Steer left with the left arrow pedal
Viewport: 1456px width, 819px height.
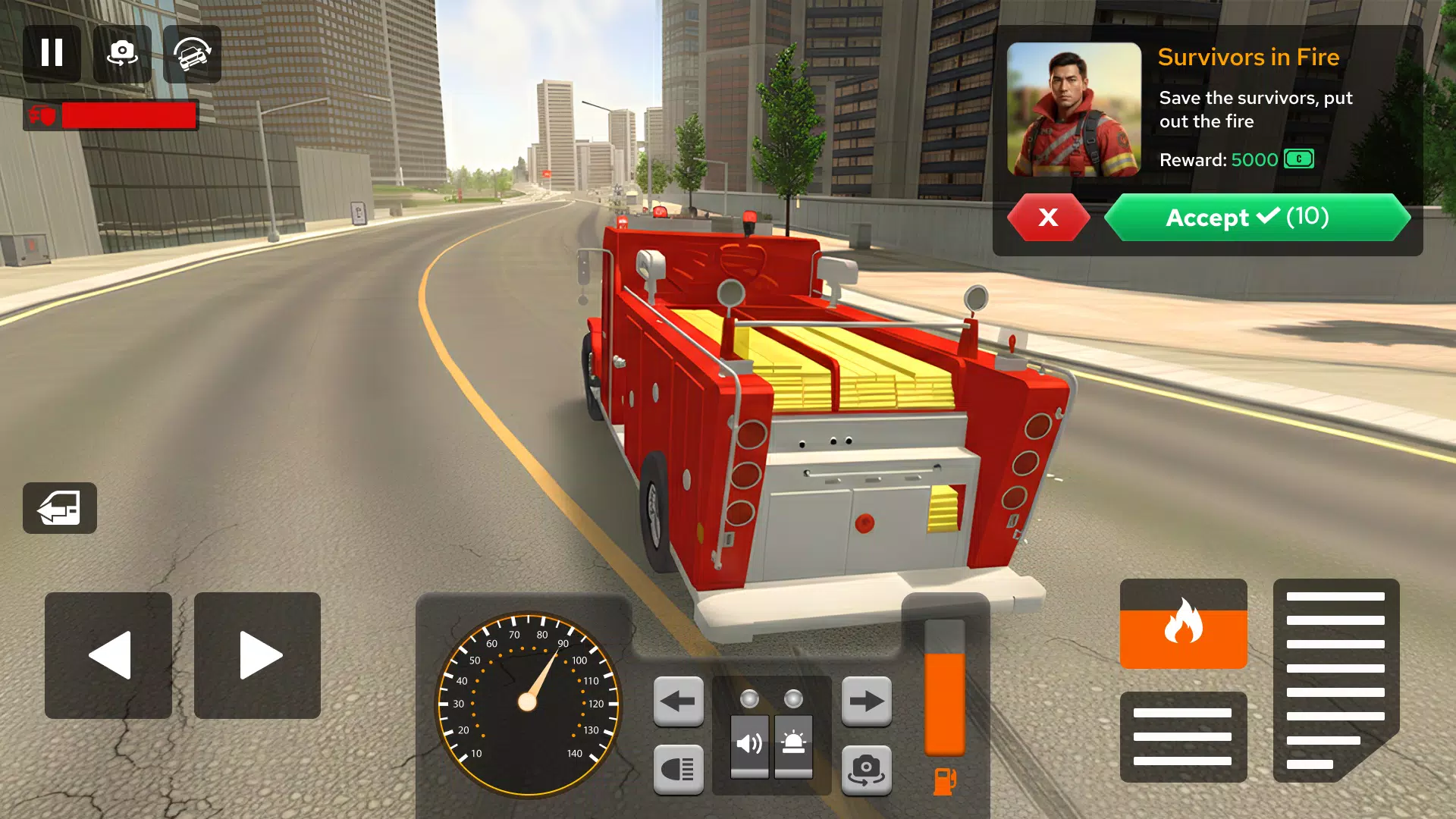(x=108, y=655)
